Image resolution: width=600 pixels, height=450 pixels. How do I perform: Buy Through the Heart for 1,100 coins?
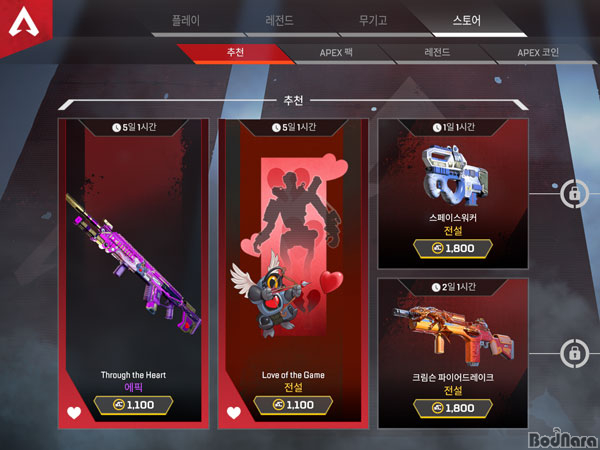tap(133, 405)
